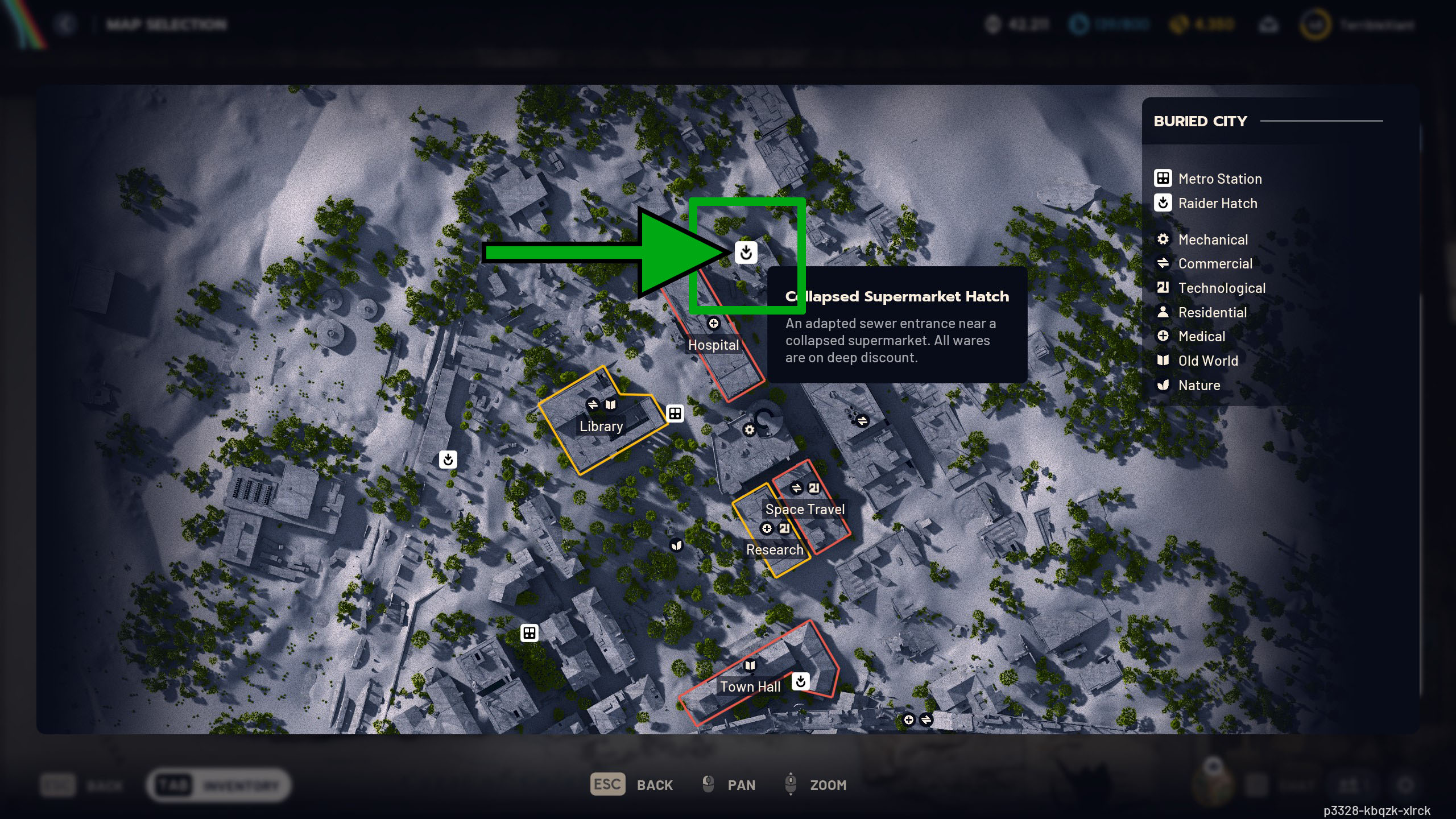Click the Research location label

point(775,549)
